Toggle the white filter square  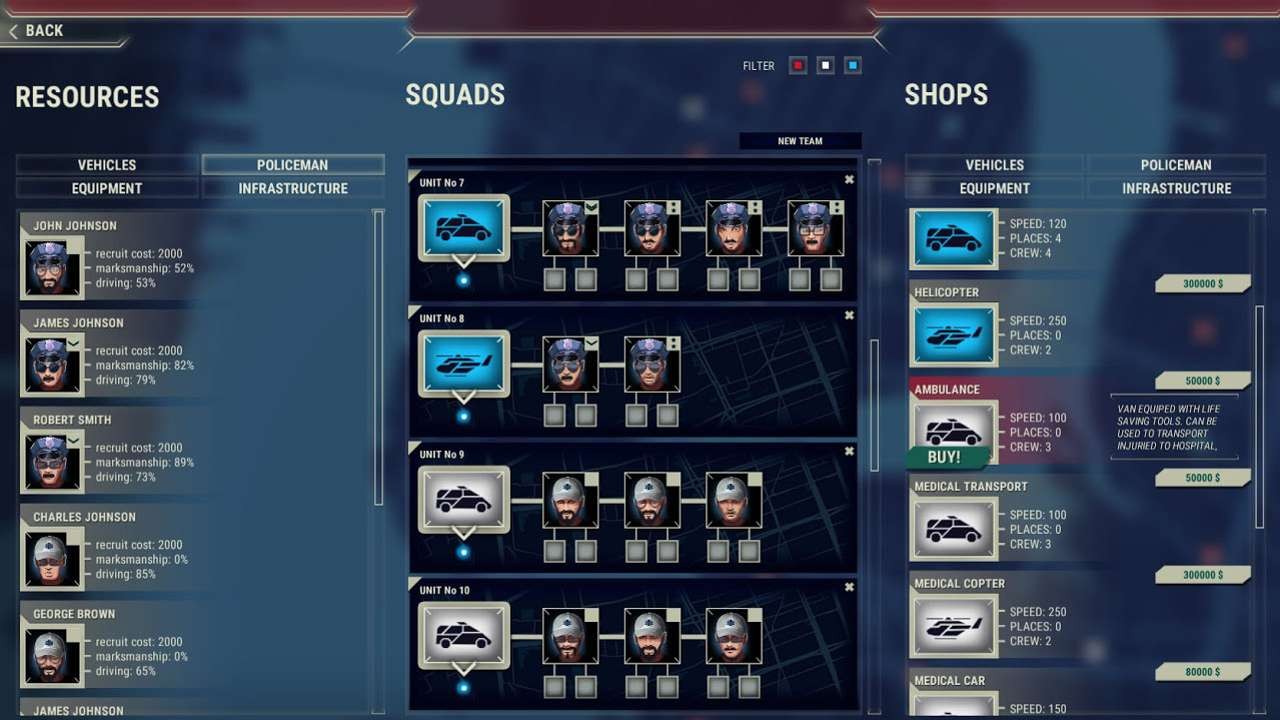click(x=825, y=66)
